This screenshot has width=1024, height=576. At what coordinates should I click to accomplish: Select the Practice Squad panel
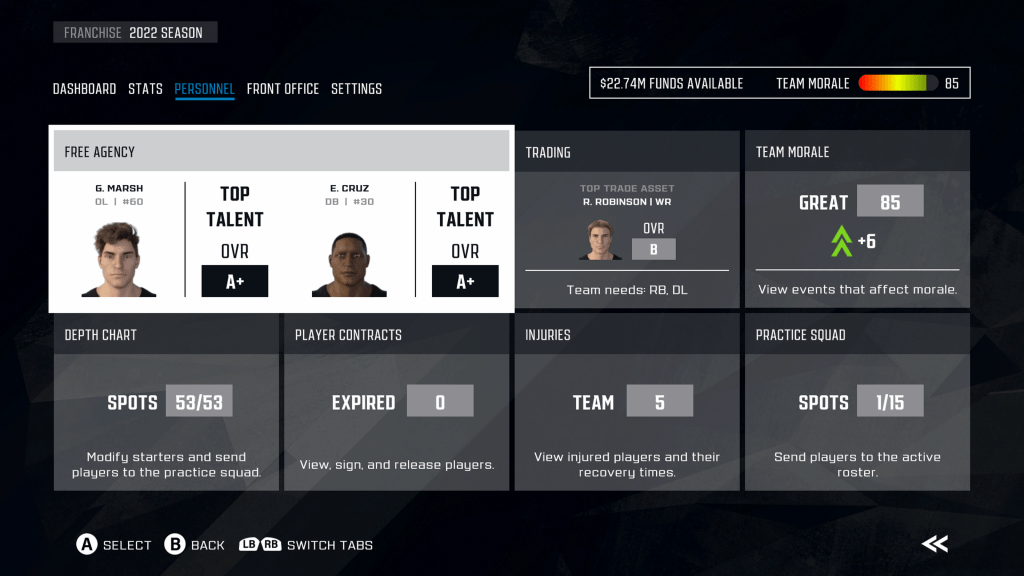coord(857,402)
